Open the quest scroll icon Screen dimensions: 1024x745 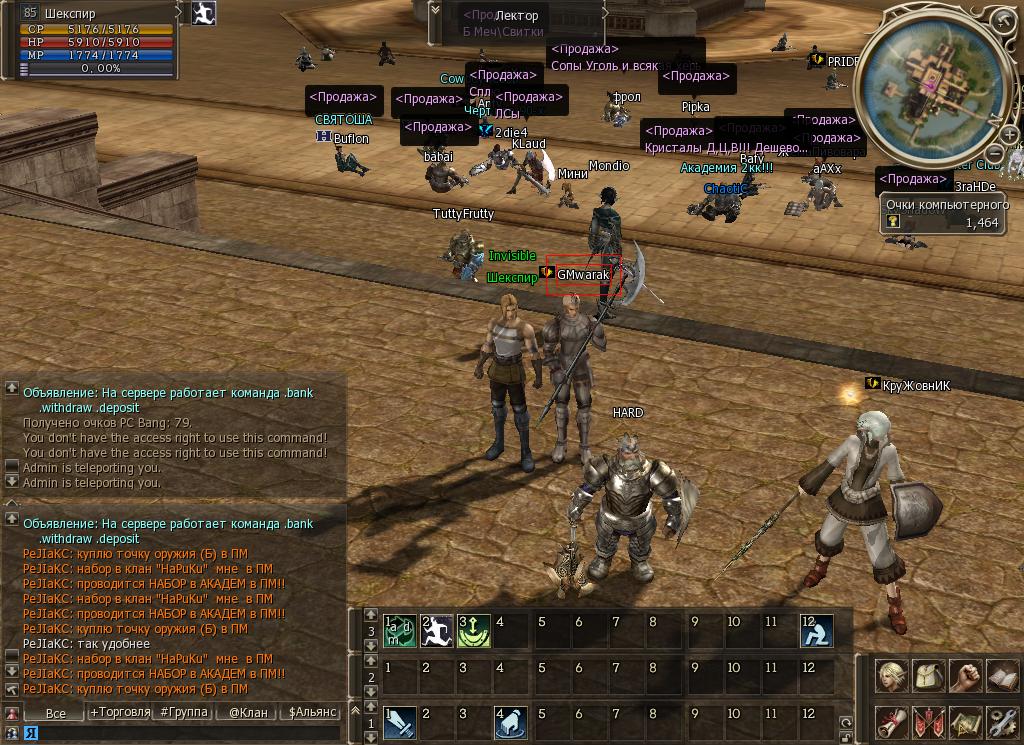pyautogui.click(x=893, y=721)
